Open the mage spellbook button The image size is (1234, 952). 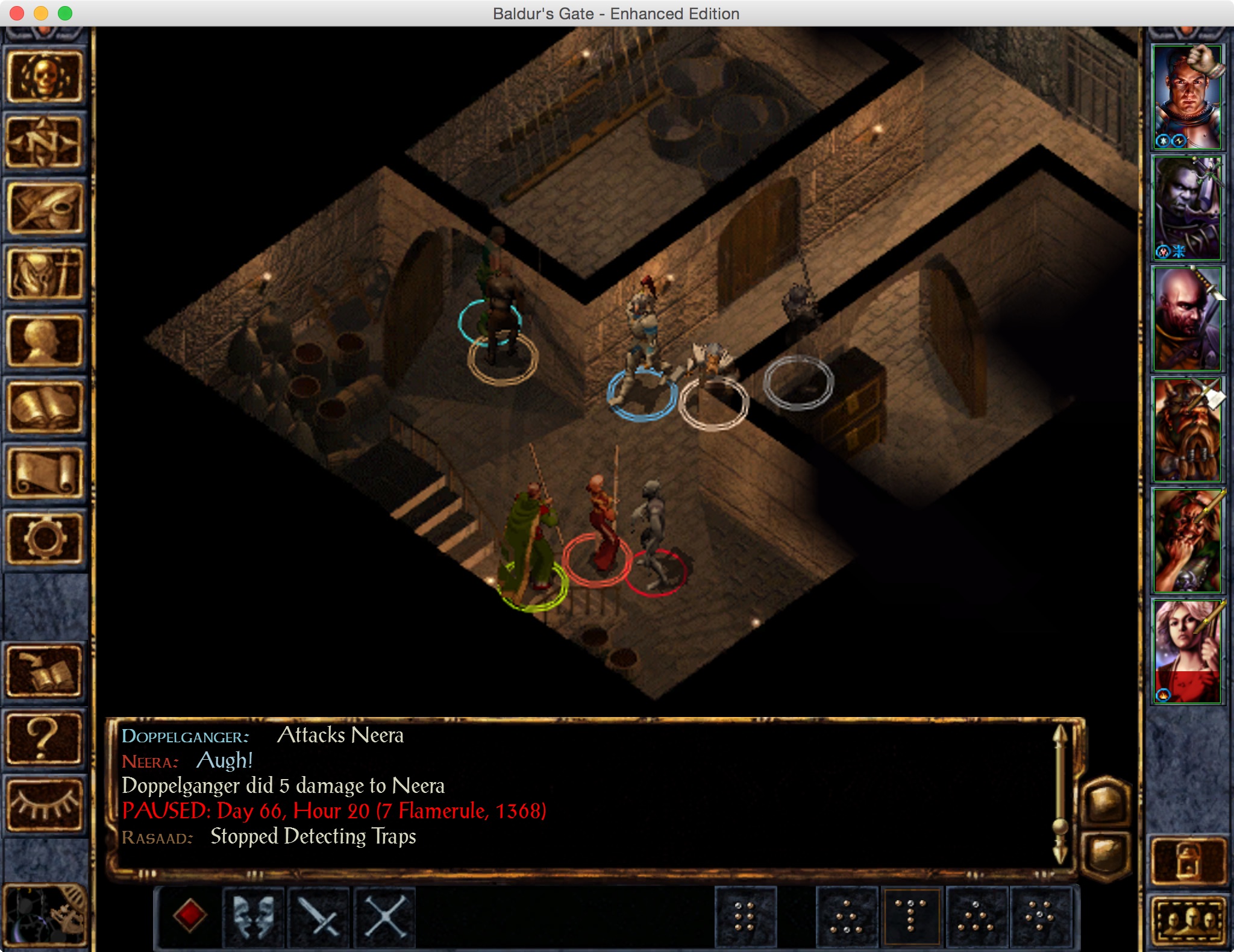(44, 407)
